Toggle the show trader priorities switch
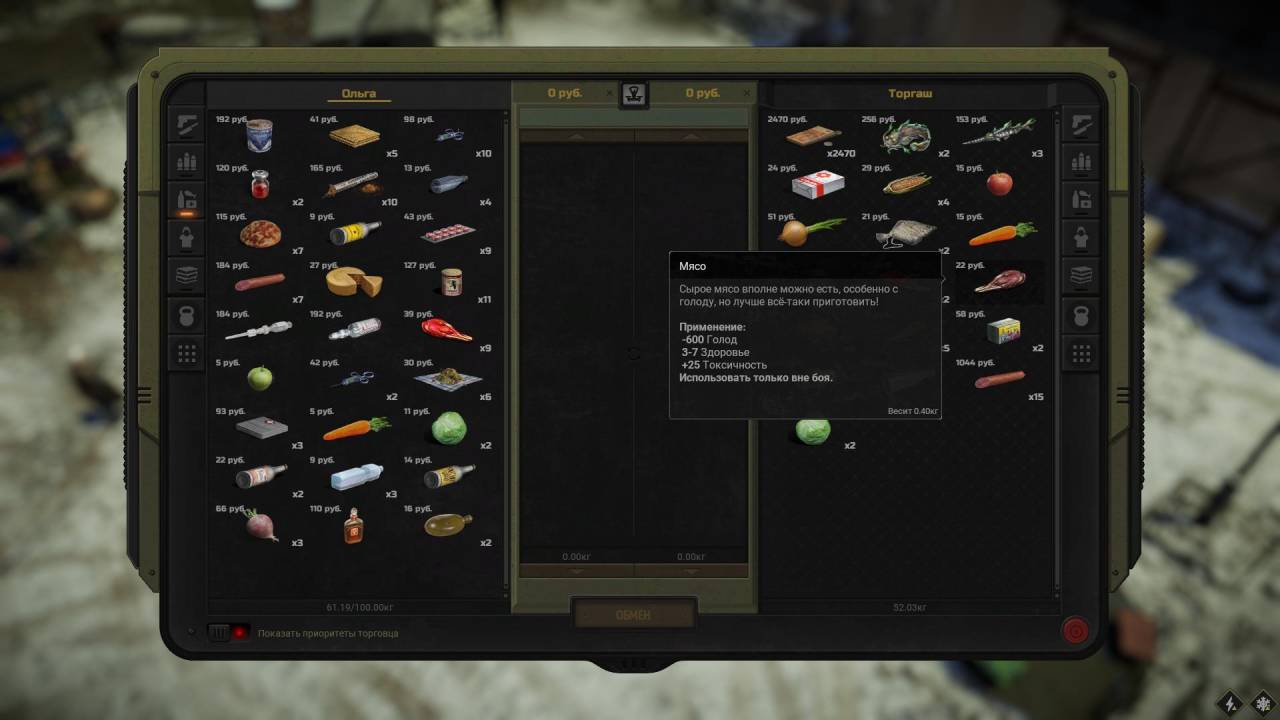Image resolution: width=1280 pixels, height=720 pixels. 228,632
